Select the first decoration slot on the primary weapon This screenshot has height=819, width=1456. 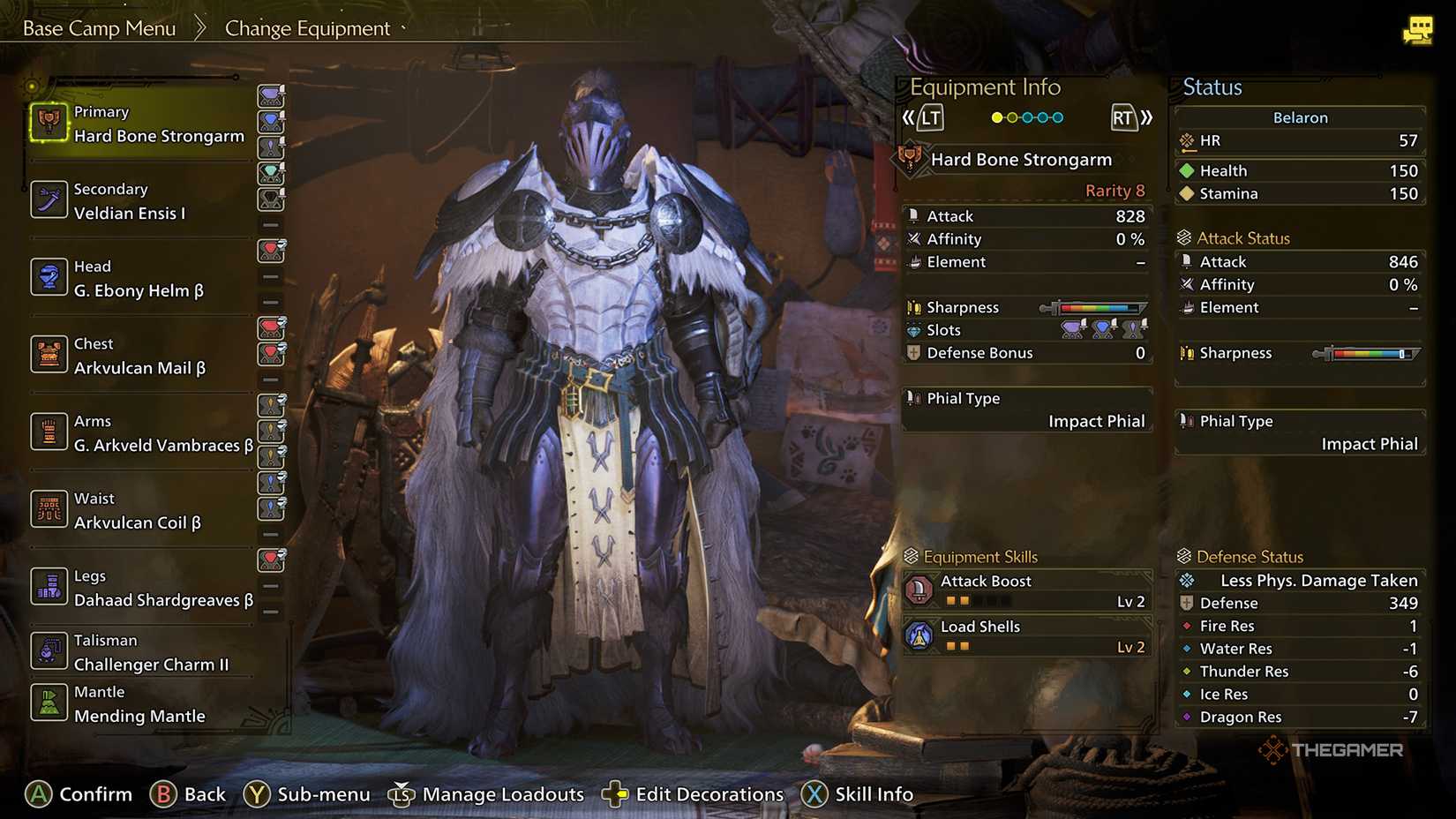271,97
